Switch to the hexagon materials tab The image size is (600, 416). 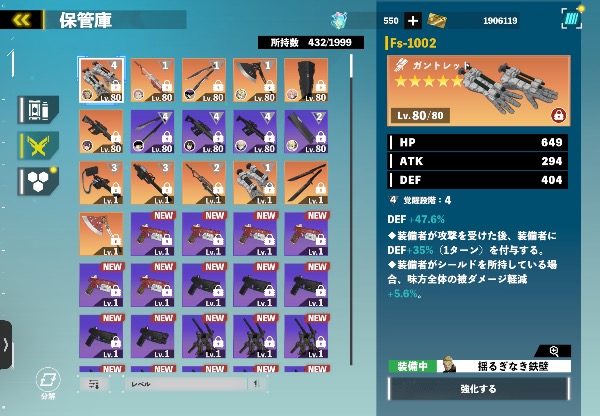37,180
